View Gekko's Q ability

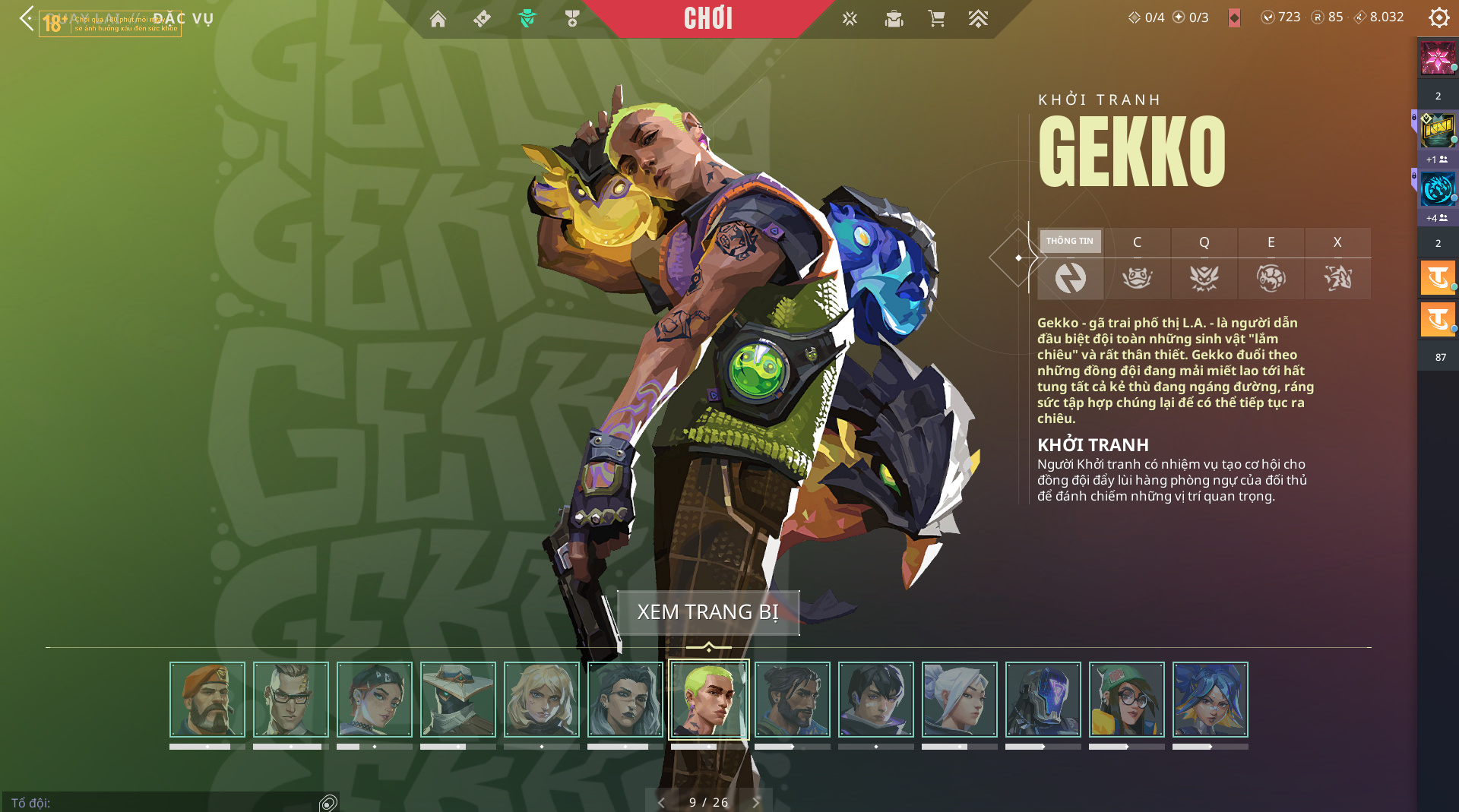tap(1204, 263)
